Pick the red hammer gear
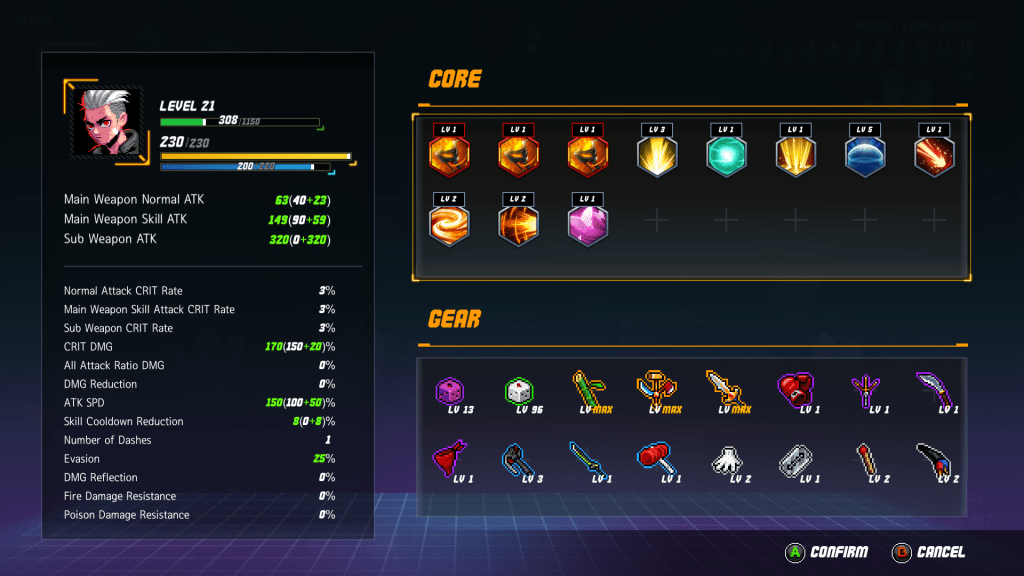This screenshot has height=576, width=1024. click(655, 460)
